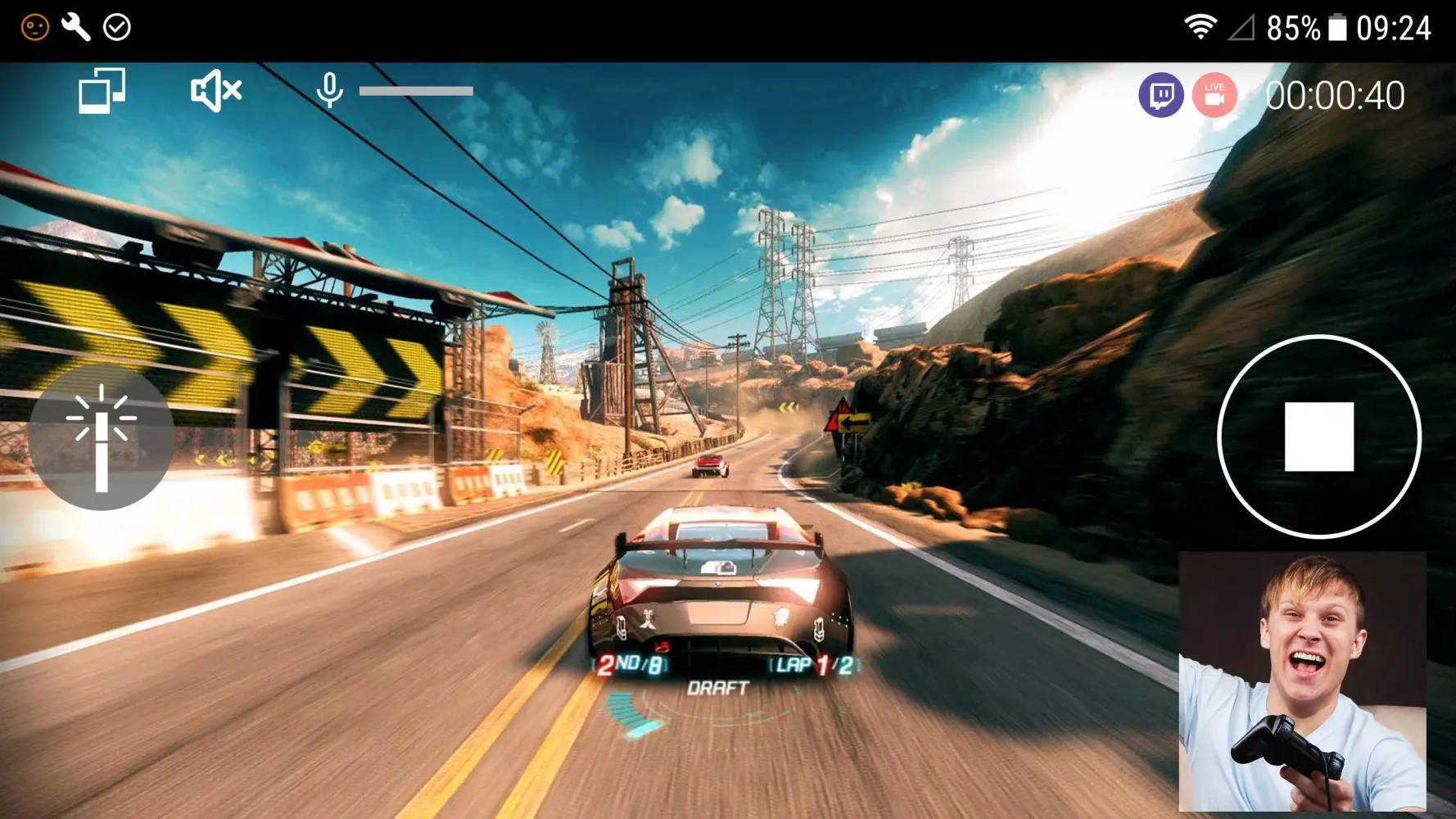Screen dimensions: 1456x819
Task: Open the magic wand effects button
Action: click(x=102, y=437)
